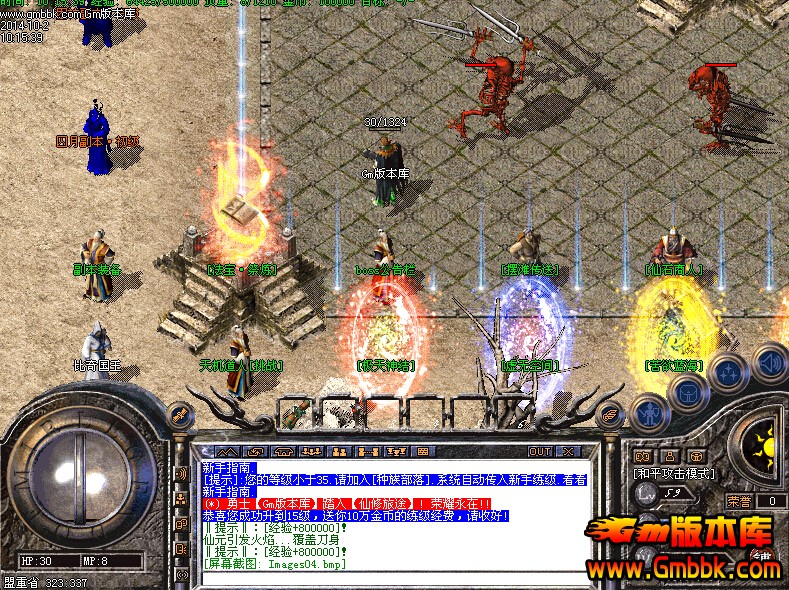
Task: Close the chat panel with the X button
Action: point(570,451)
